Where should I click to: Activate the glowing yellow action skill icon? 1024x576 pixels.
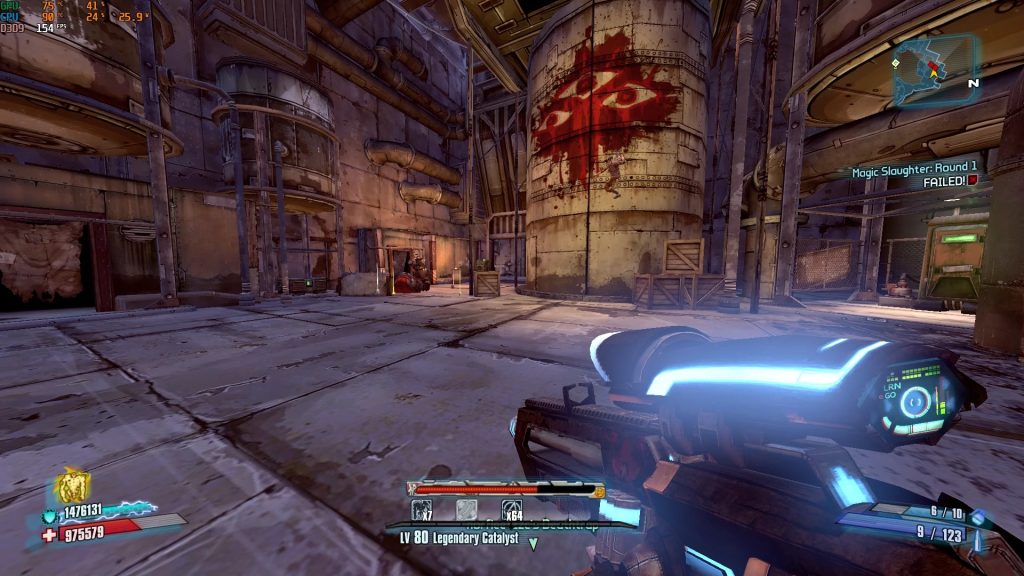71,488
